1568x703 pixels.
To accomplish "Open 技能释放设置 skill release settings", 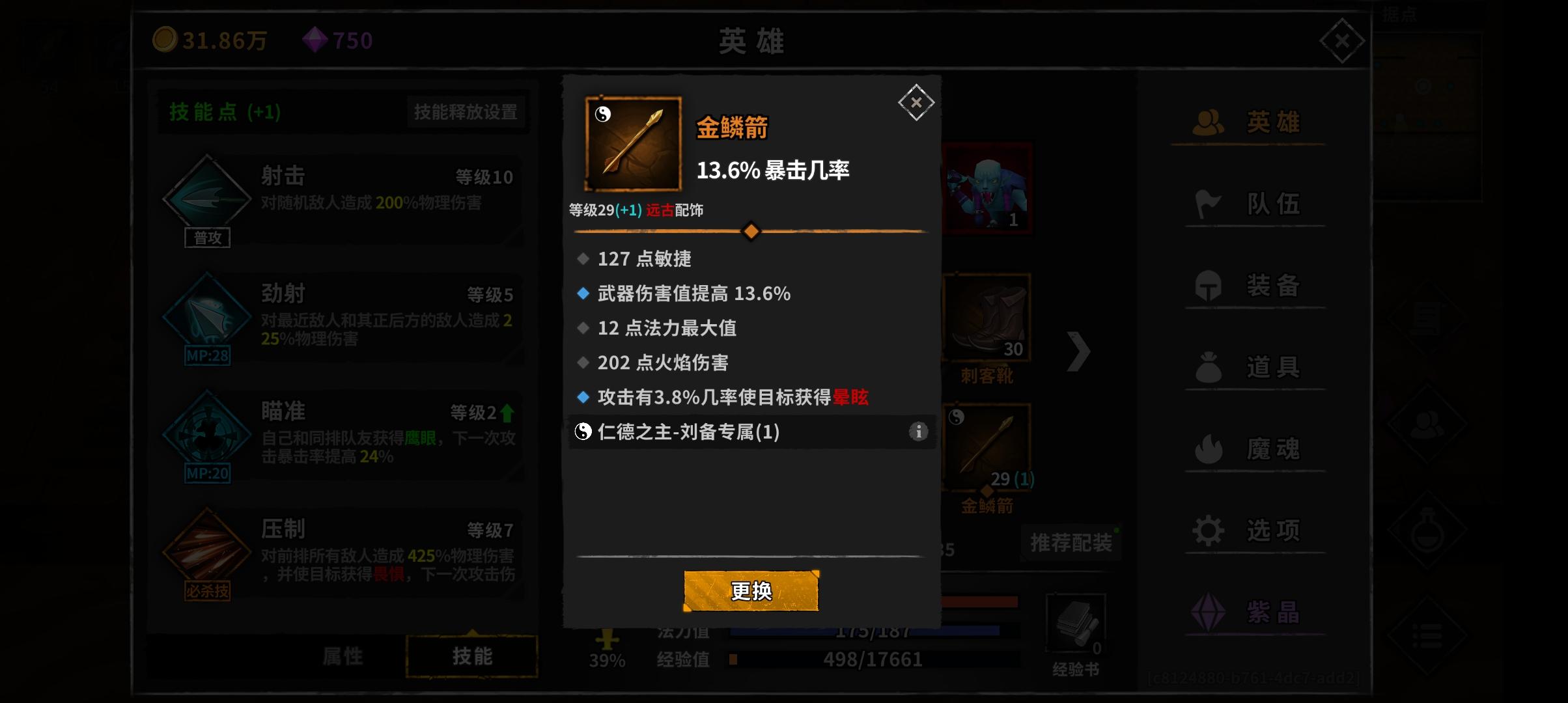I will (465, 112).
